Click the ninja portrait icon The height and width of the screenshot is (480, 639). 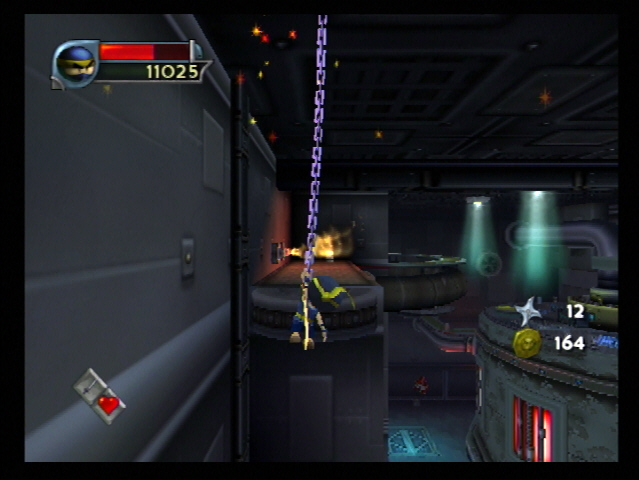point(76,64)
